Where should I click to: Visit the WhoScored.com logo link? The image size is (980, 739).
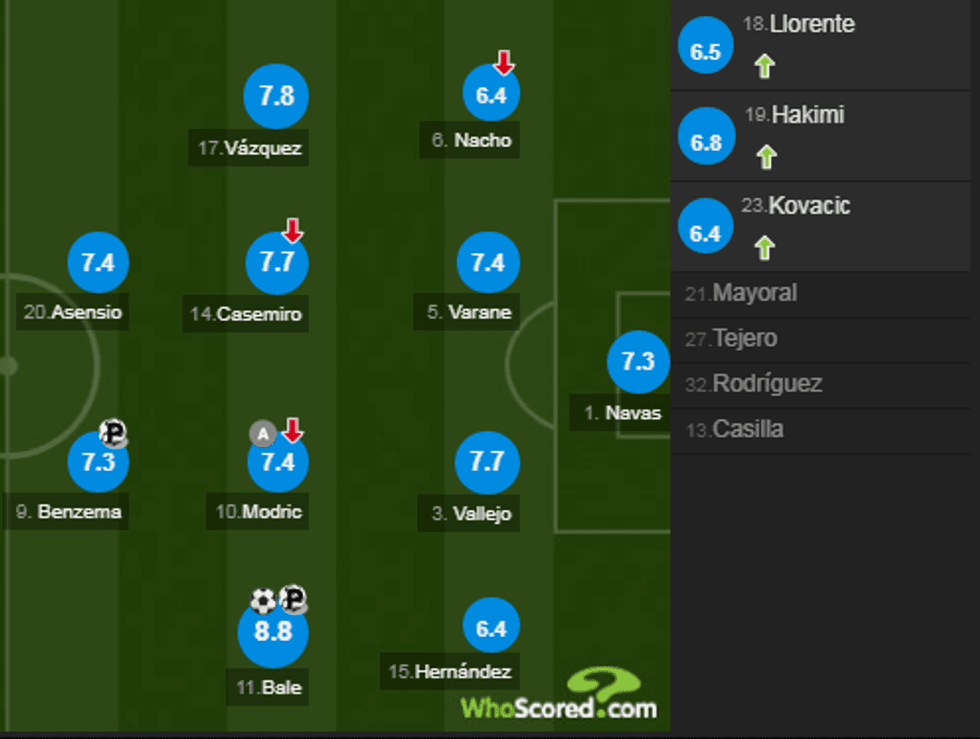(560, 697)
